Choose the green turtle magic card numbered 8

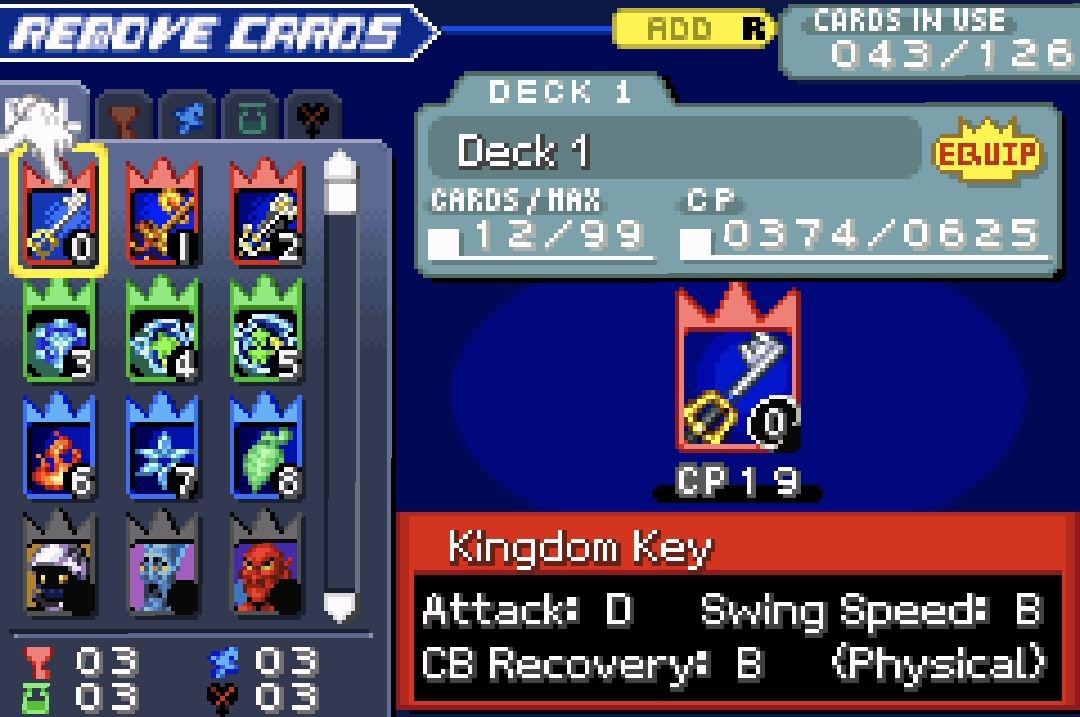click(x=266, y=448)
